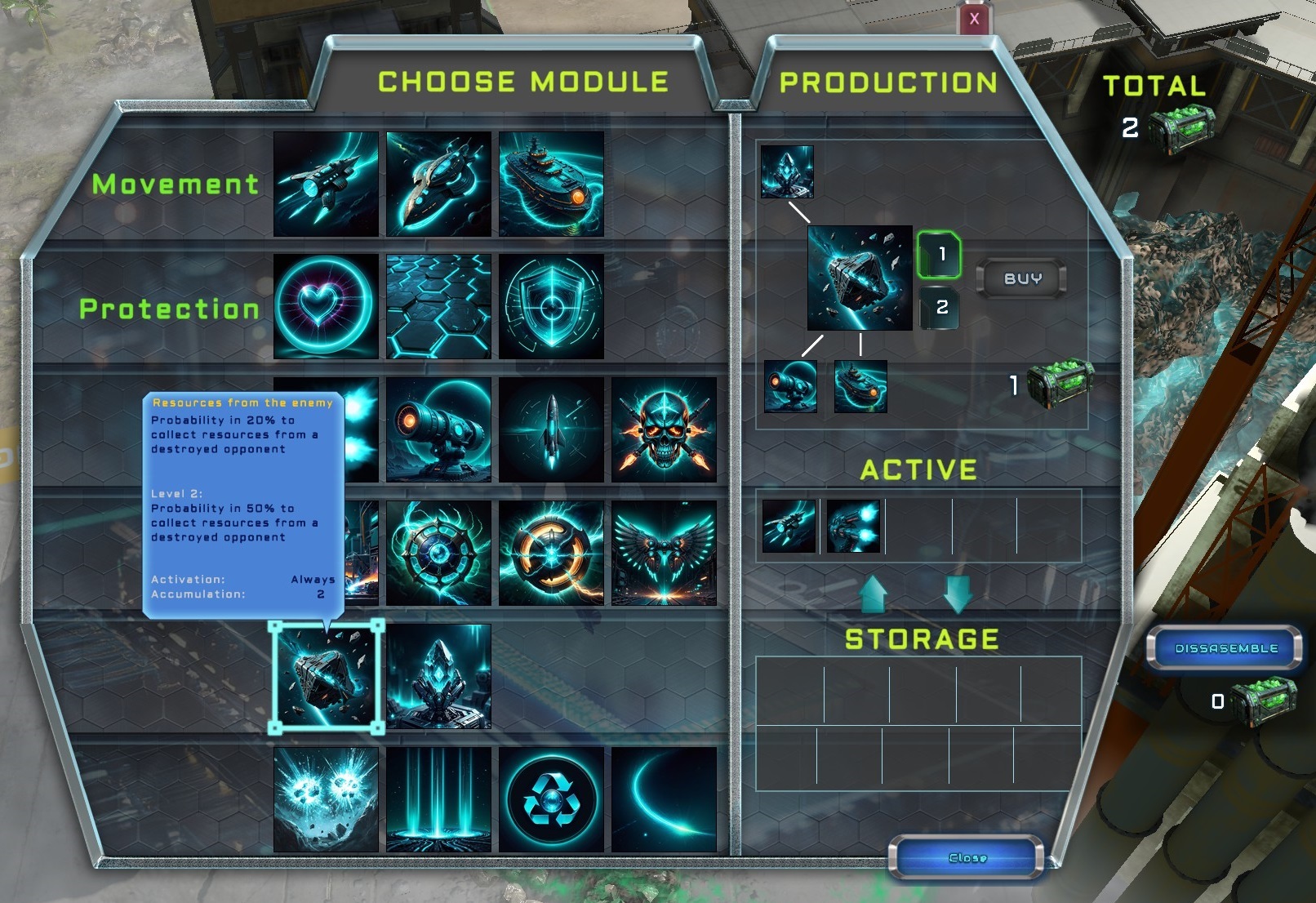
Task: Select the hexagonal plating Protection module
Action: coord(438,309)
